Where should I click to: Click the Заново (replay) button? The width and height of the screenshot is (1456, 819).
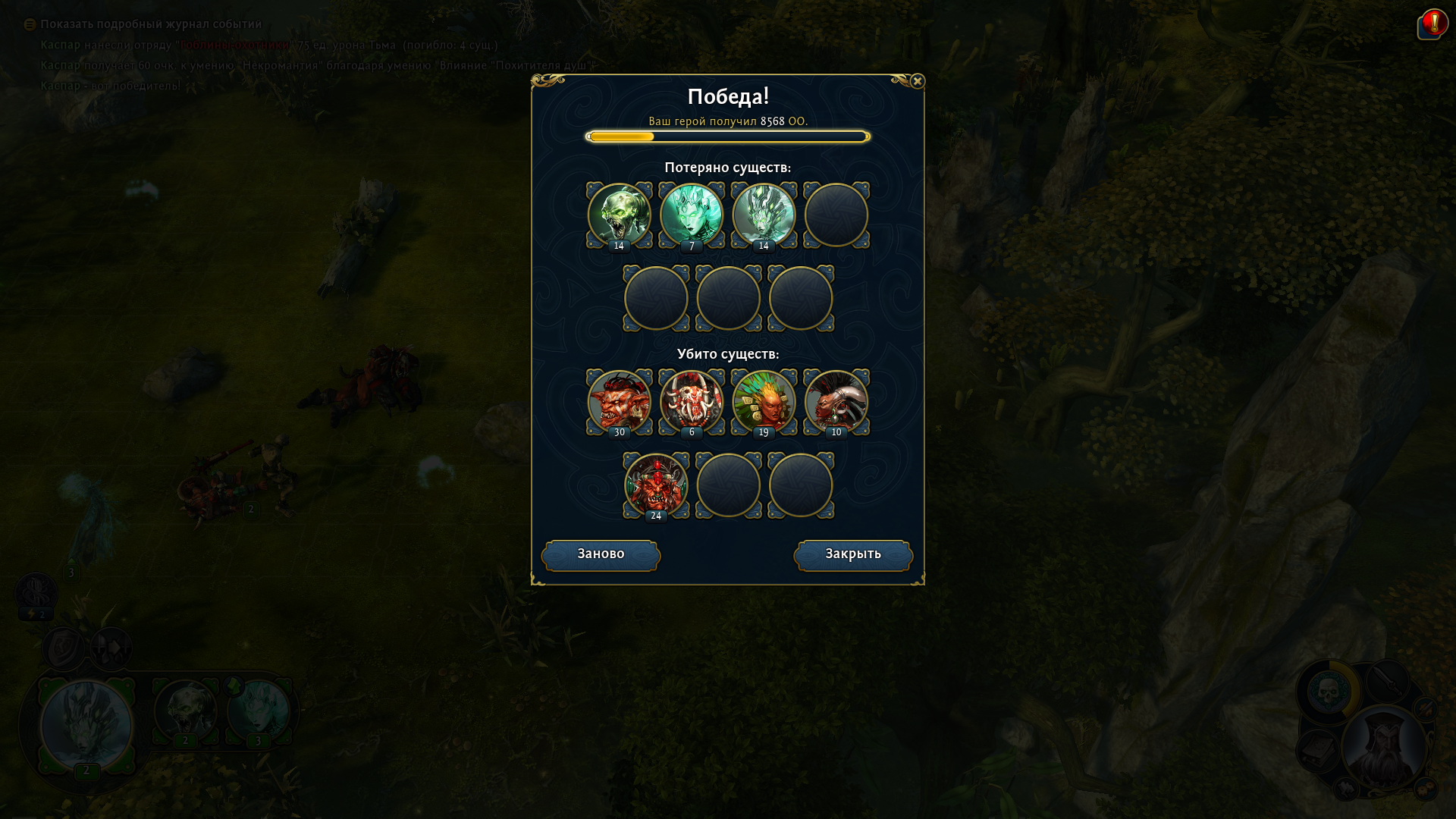601,554
